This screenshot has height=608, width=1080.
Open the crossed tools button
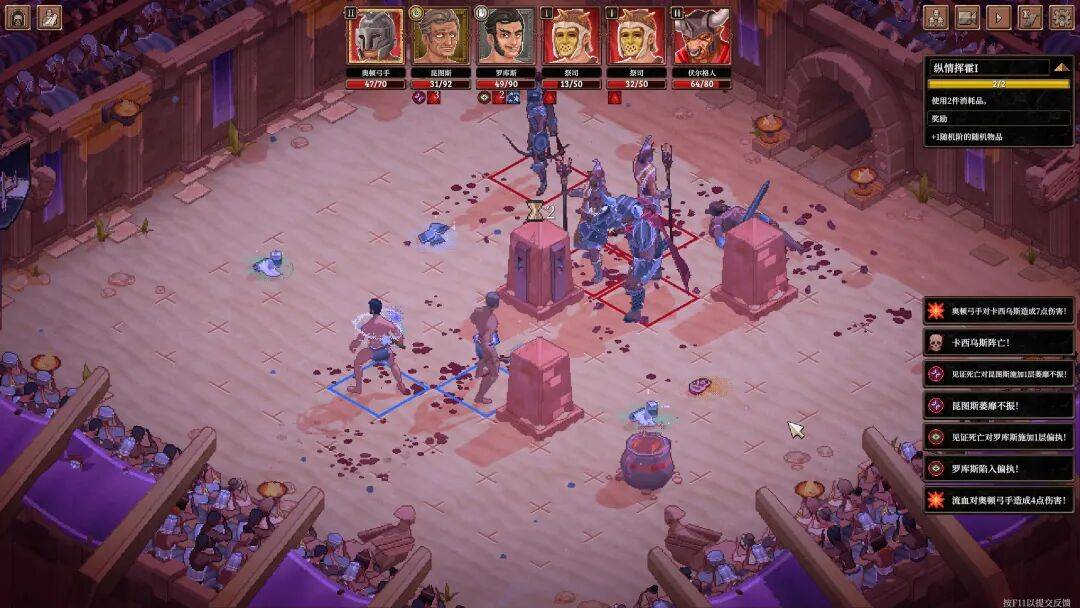tap(1029, 17)
